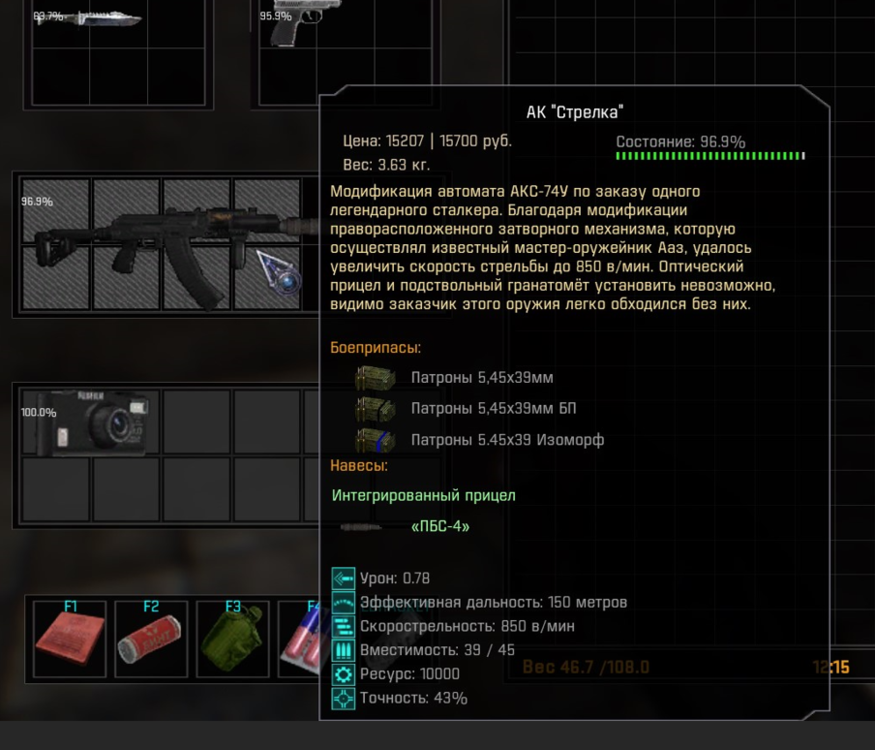Use the F2 red canister quick slot
This screenshot has width=875, height=750.
coord(151,640)
